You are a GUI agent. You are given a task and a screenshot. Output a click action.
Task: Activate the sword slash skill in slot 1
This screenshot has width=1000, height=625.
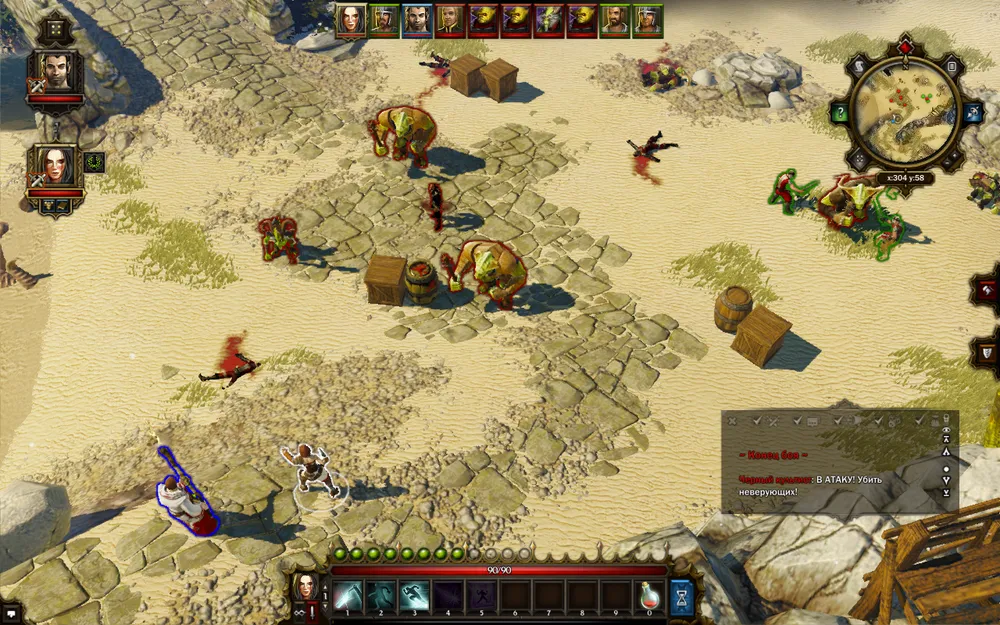(347, 596)
